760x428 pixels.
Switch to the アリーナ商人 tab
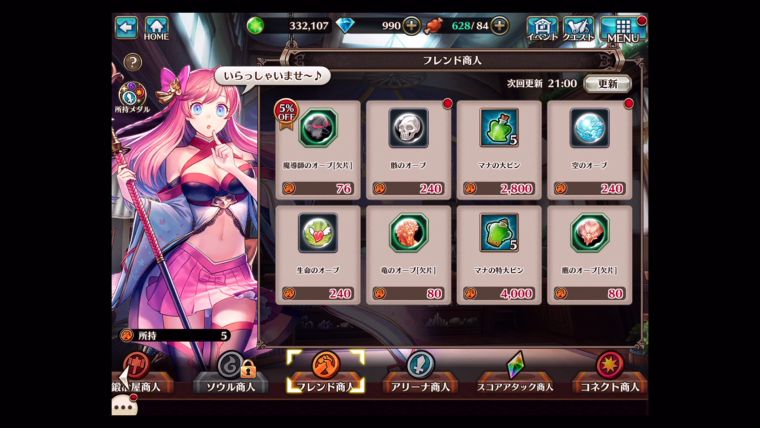420,374
